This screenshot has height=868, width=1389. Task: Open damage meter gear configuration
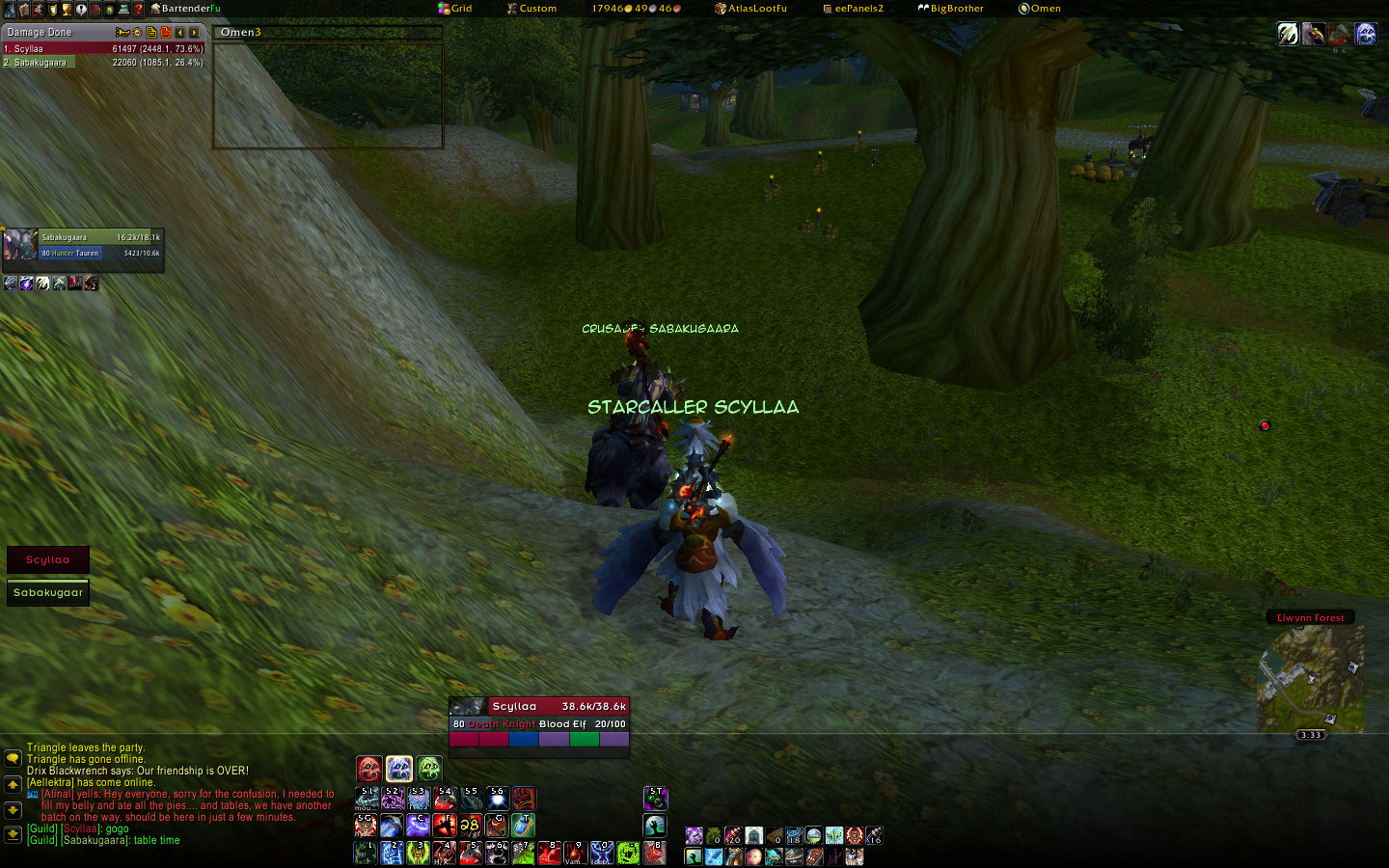tap(137, 33)
